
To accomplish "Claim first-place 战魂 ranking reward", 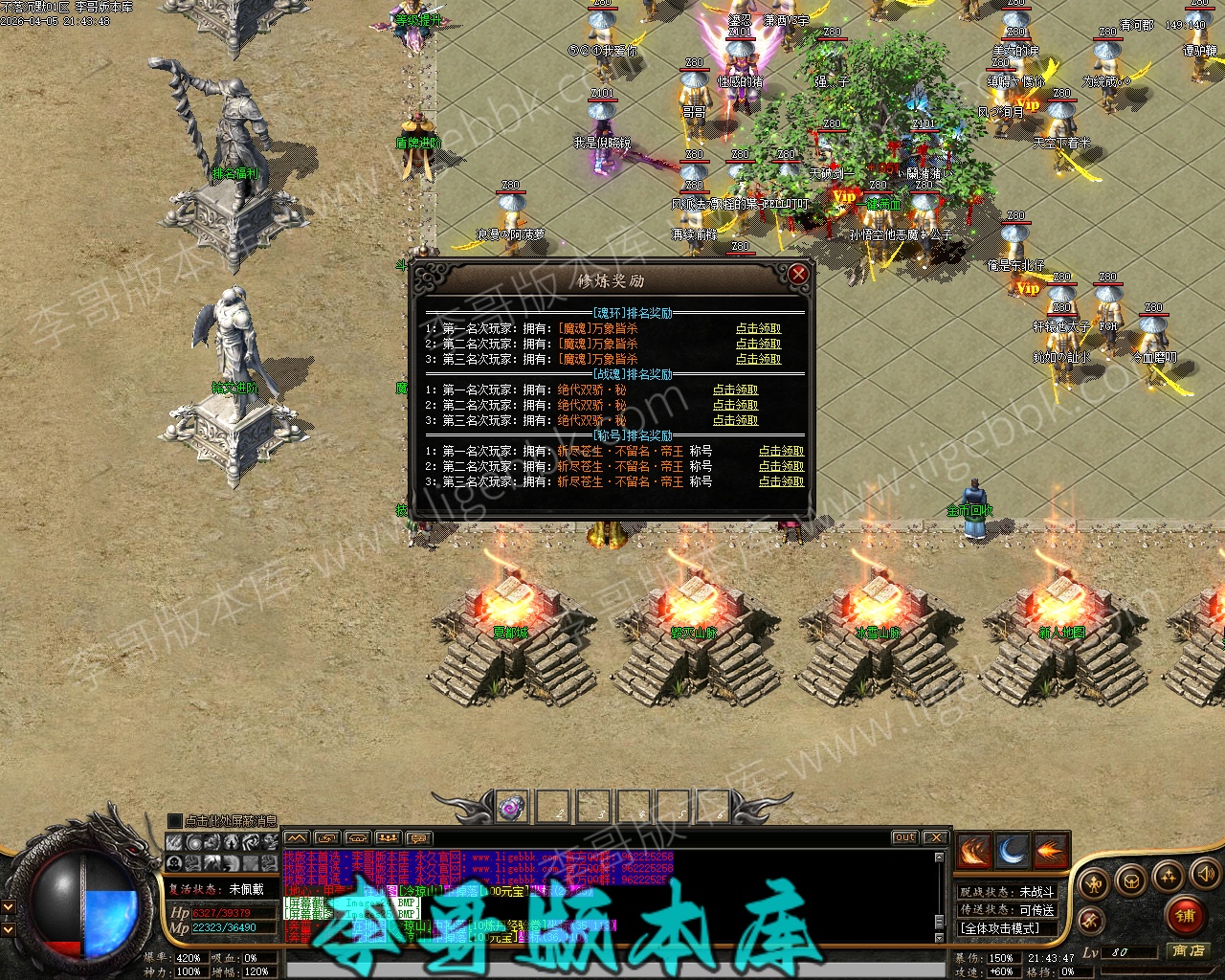I will click(x=735, y=390).
